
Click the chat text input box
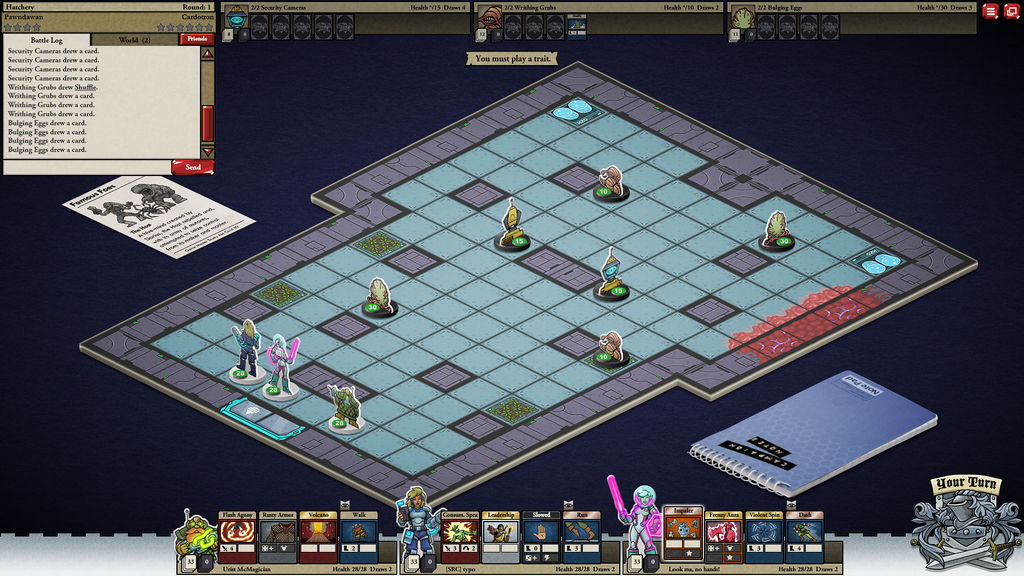pos(86,167)
